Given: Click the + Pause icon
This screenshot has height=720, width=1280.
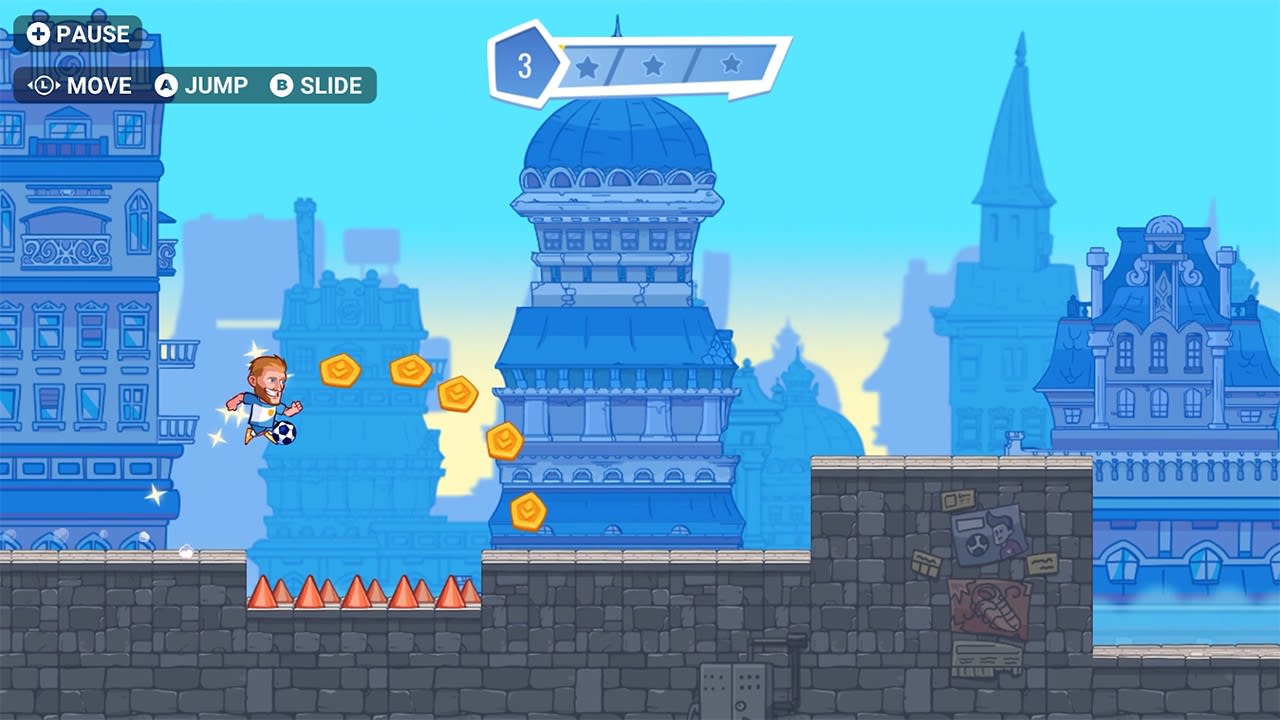Looking at the screenshot, I should click(38, 33).
